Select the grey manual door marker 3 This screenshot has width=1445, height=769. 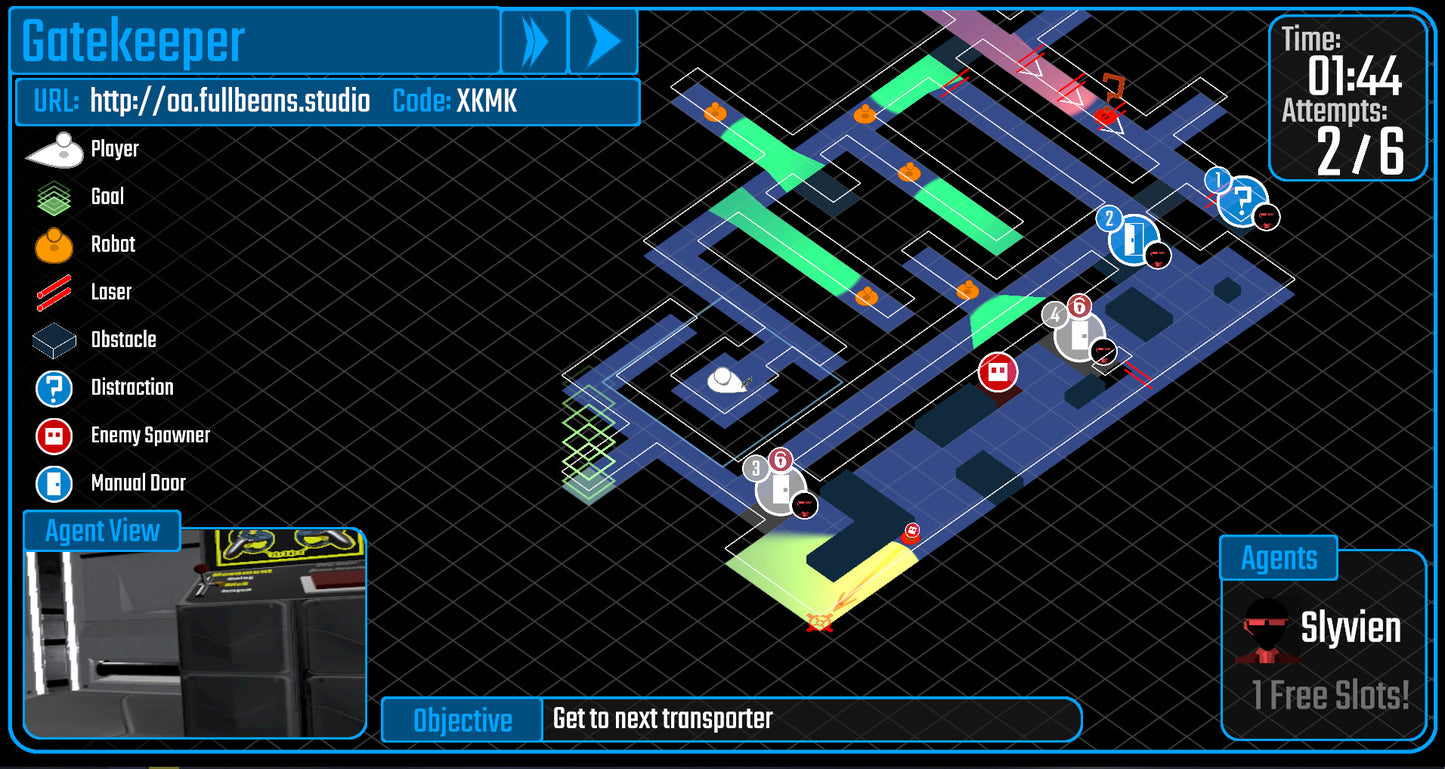pos(780,489)
